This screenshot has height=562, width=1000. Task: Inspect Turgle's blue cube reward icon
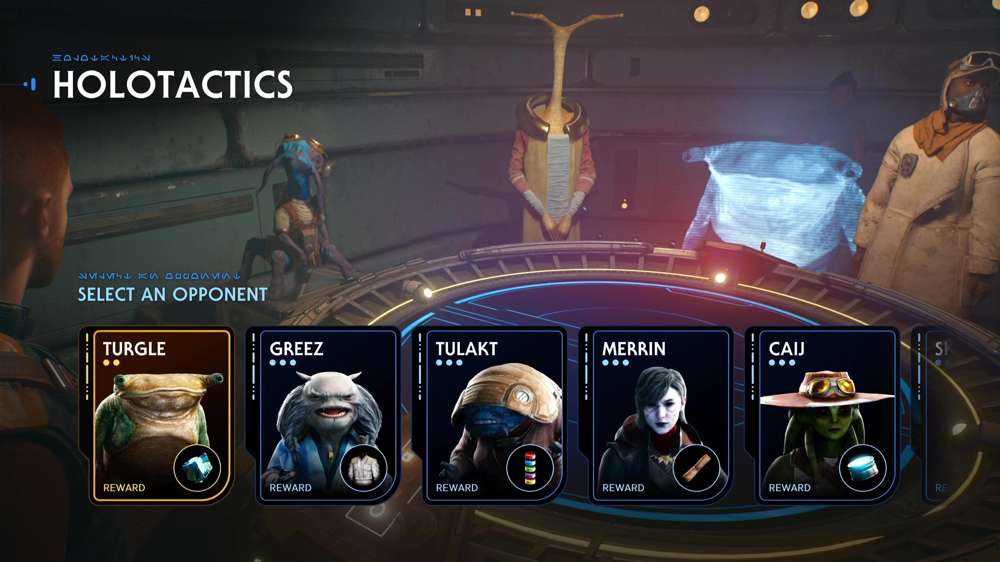click(197, 468)
